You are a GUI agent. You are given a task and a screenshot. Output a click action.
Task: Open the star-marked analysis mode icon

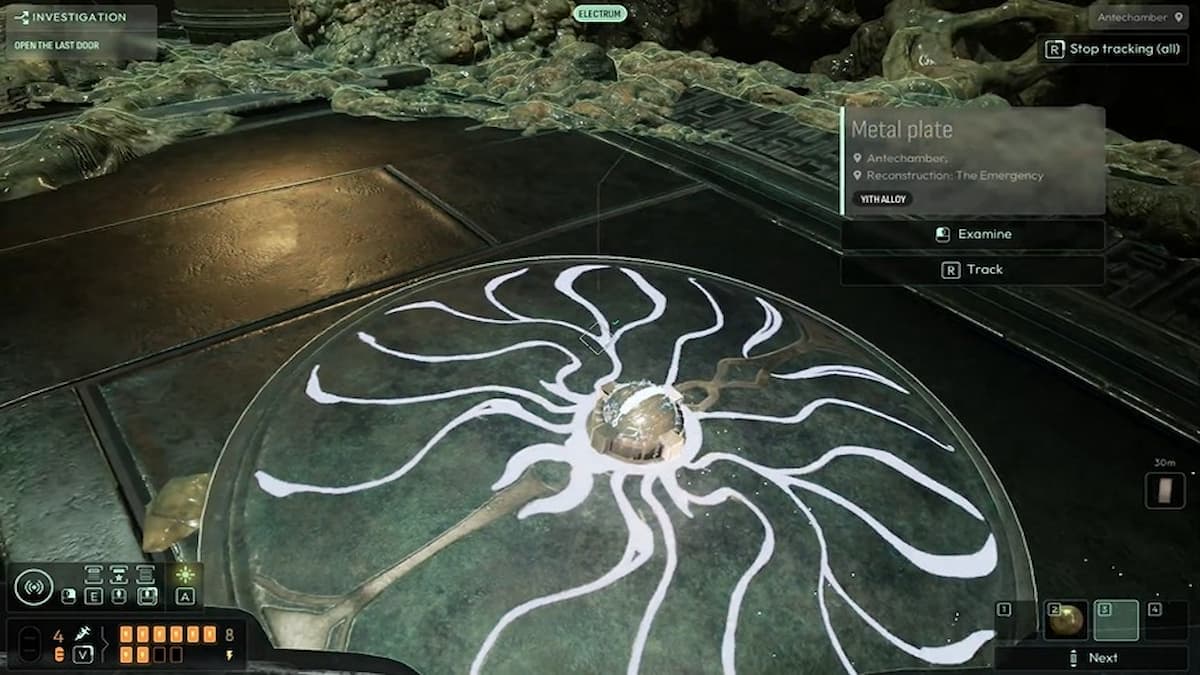point(119,575)
